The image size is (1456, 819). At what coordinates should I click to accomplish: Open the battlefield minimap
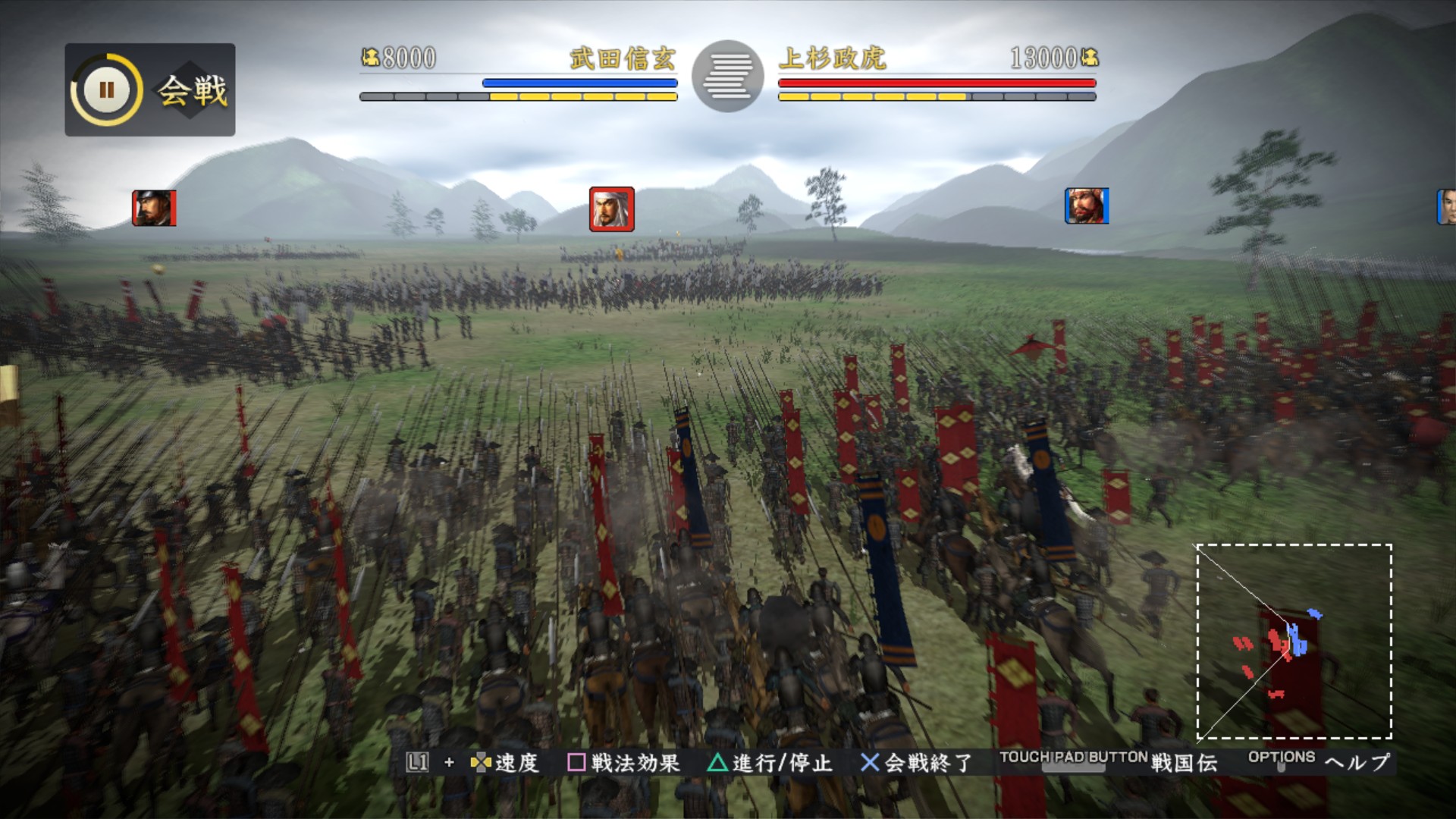pos(1294,641)
